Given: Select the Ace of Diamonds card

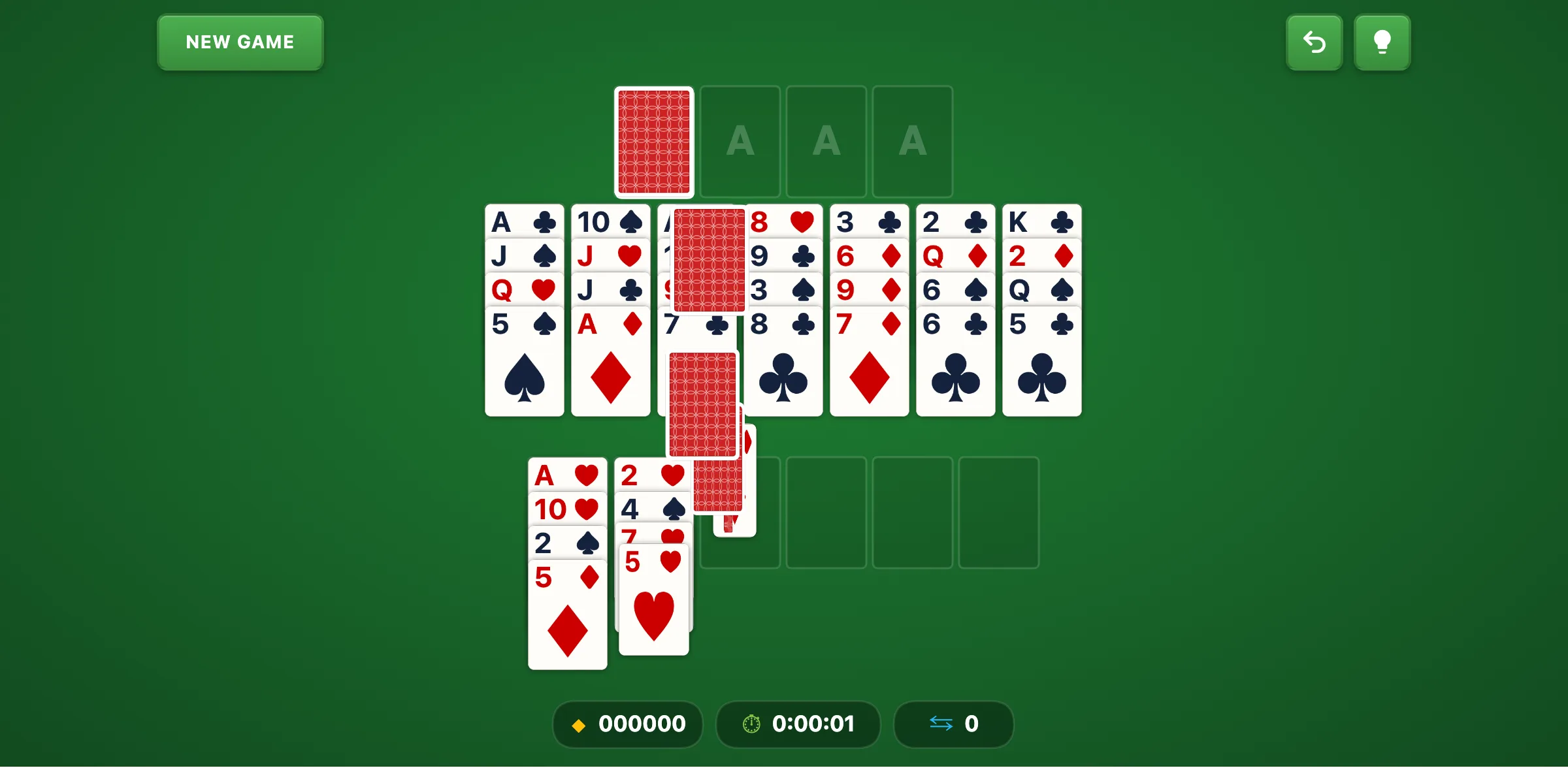Looking at the screenshot, I should [x=610, y=323].
